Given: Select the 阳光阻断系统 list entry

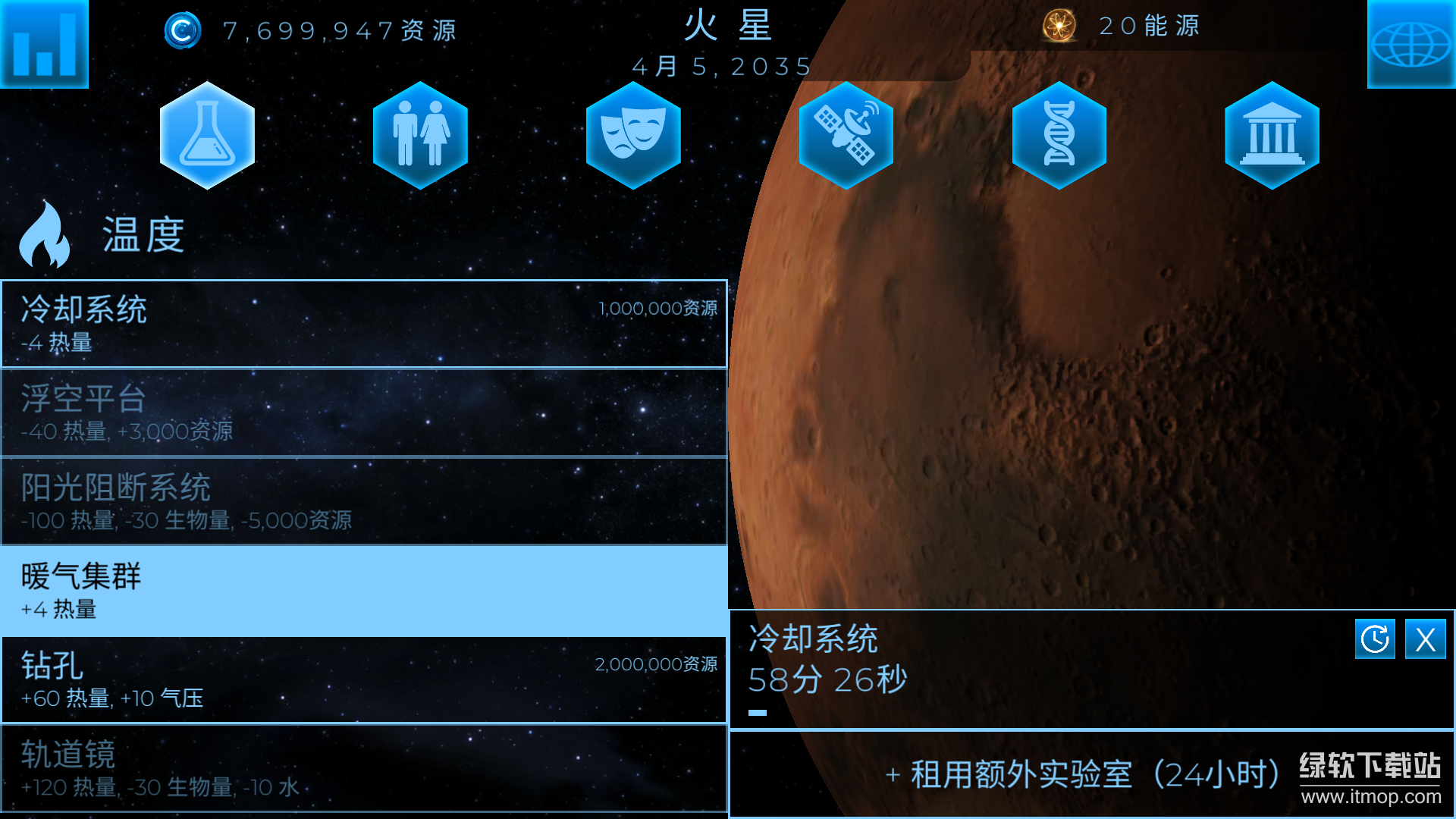Looking at the screenshot, I should point(364,501).
